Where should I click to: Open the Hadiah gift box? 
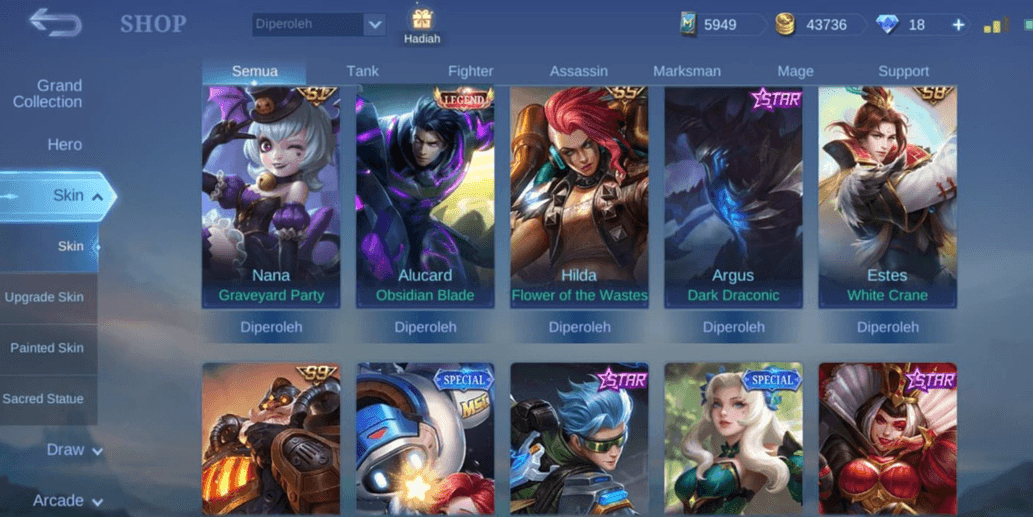click(422, 25)
